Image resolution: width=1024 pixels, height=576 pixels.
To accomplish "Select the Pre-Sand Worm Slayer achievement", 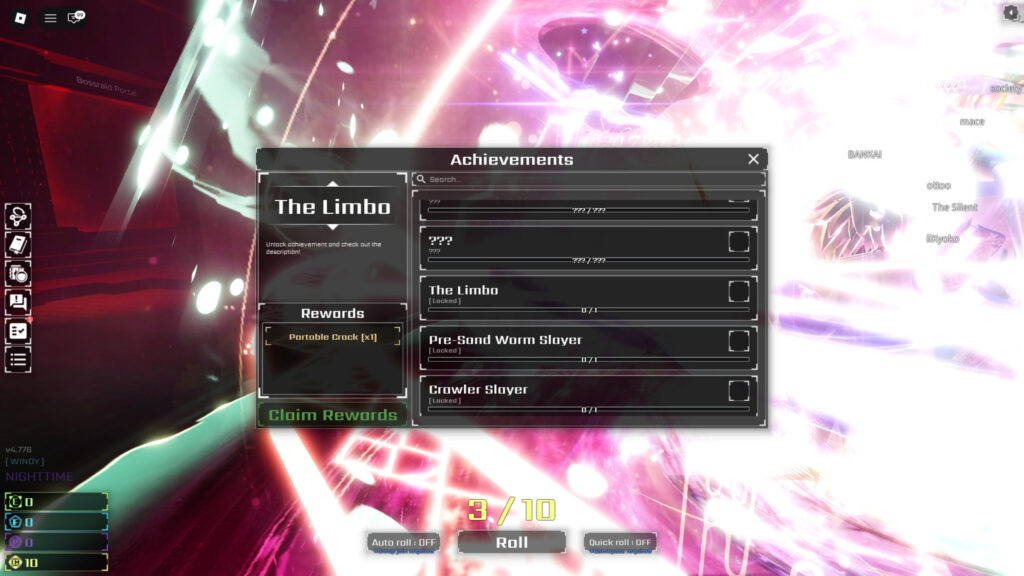I will (588, 347).
